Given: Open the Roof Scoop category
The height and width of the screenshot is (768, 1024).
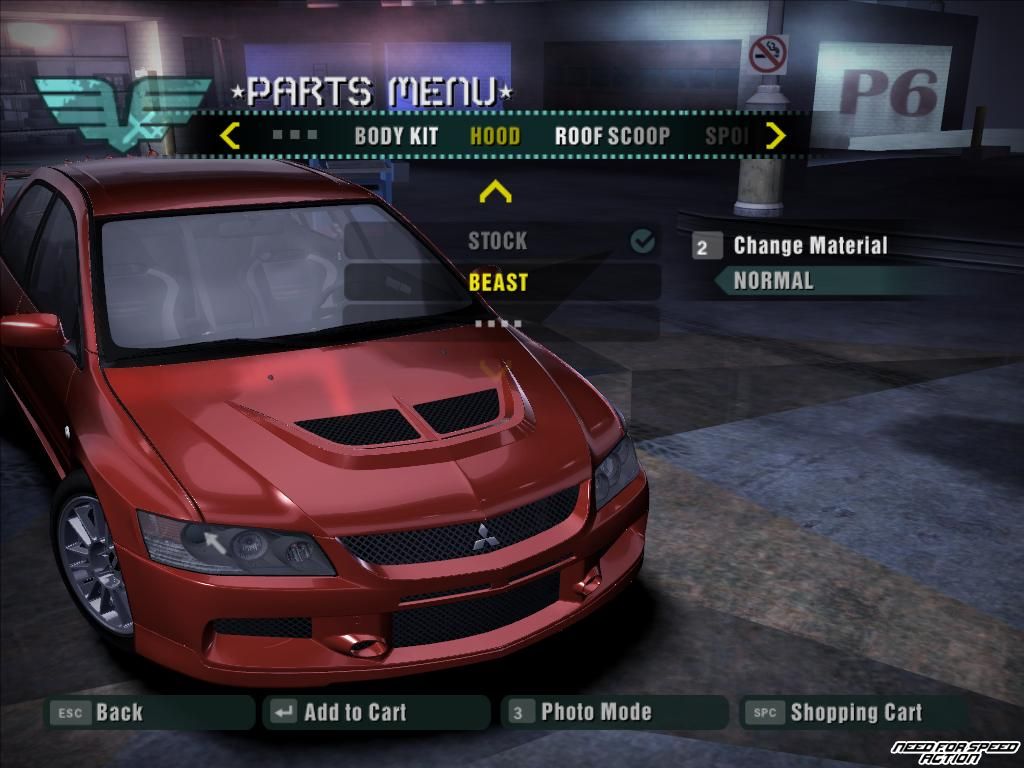Looking at the screenshot, I should (612, 136).
